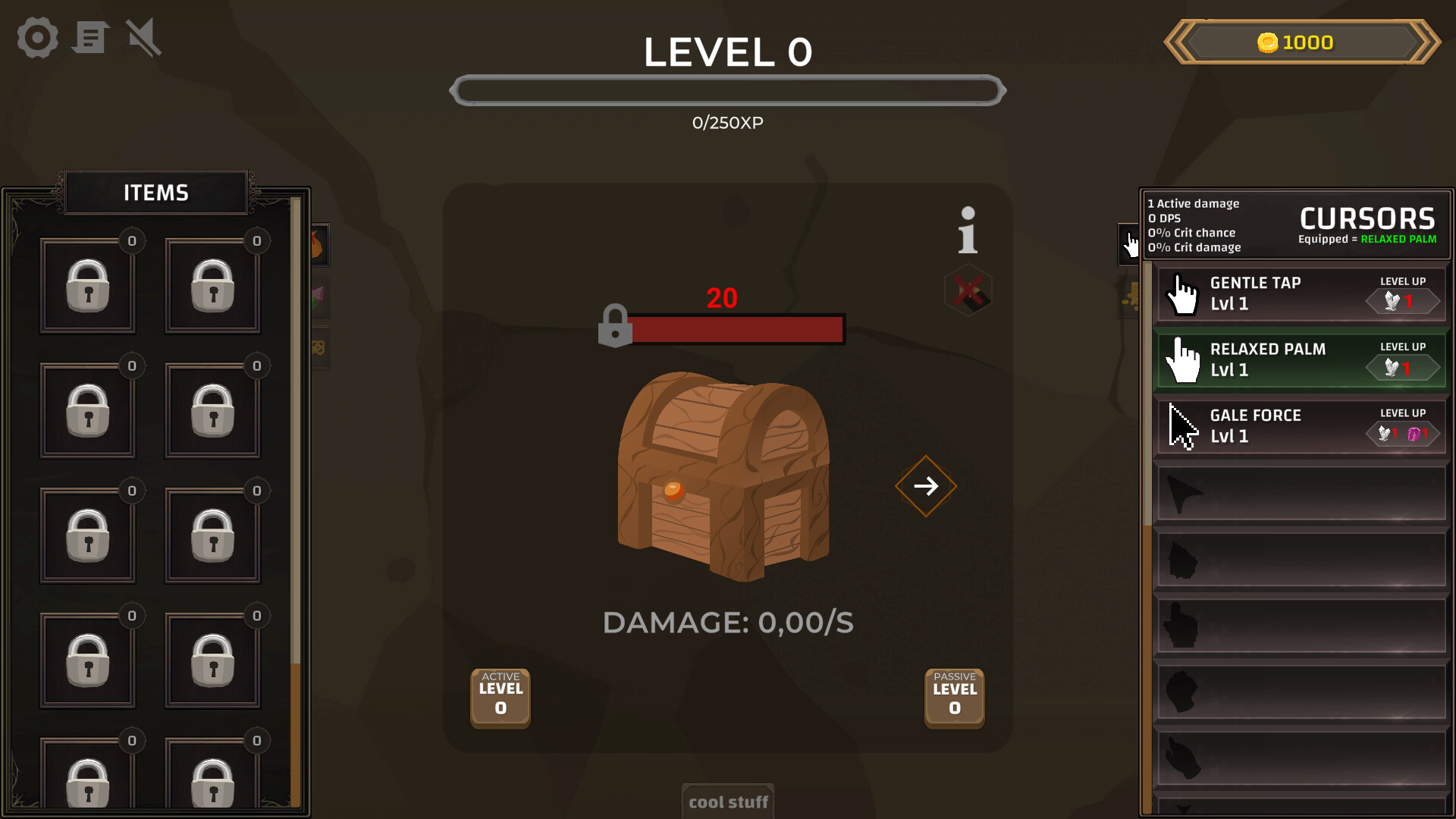Open the Passive Level panel
Screen dimensions: 1456x819
coord(954,698)
